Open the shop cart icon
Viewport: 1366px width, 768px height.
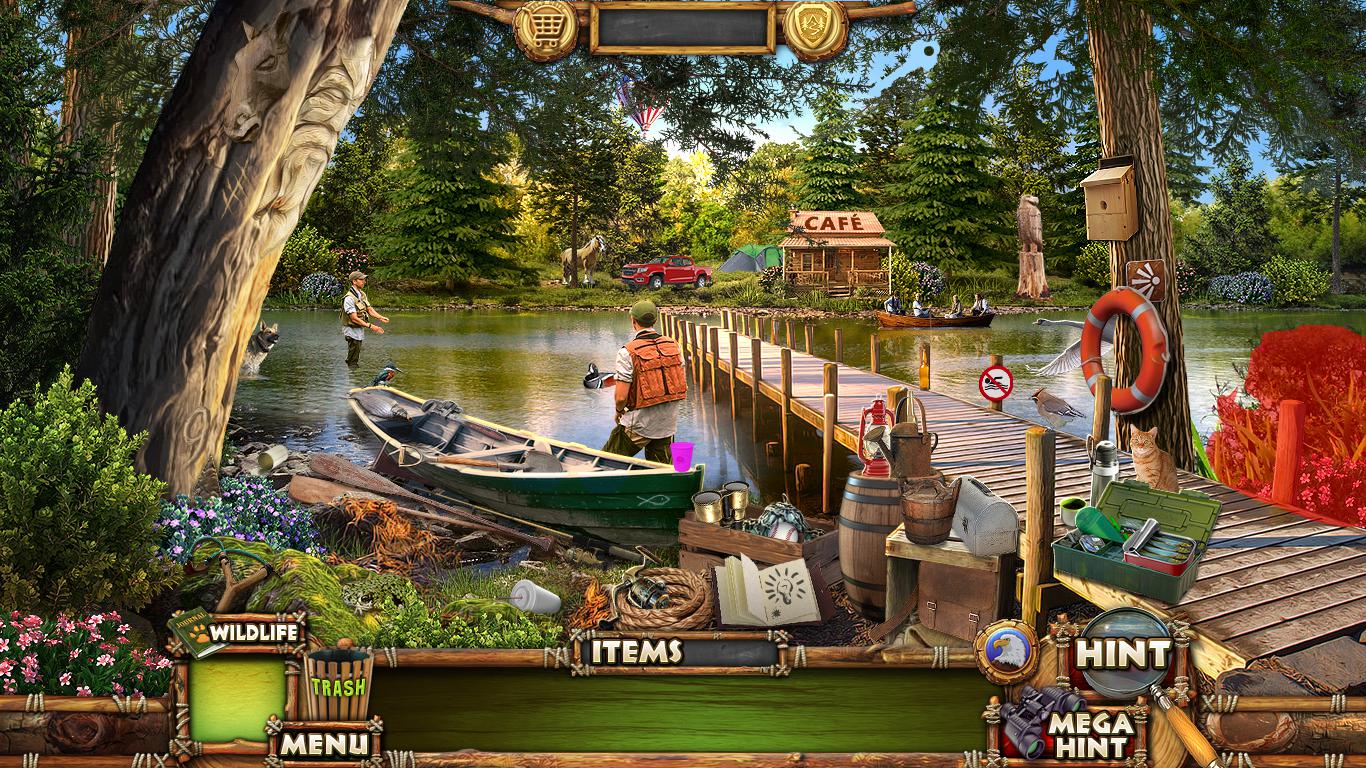point(545,28)
